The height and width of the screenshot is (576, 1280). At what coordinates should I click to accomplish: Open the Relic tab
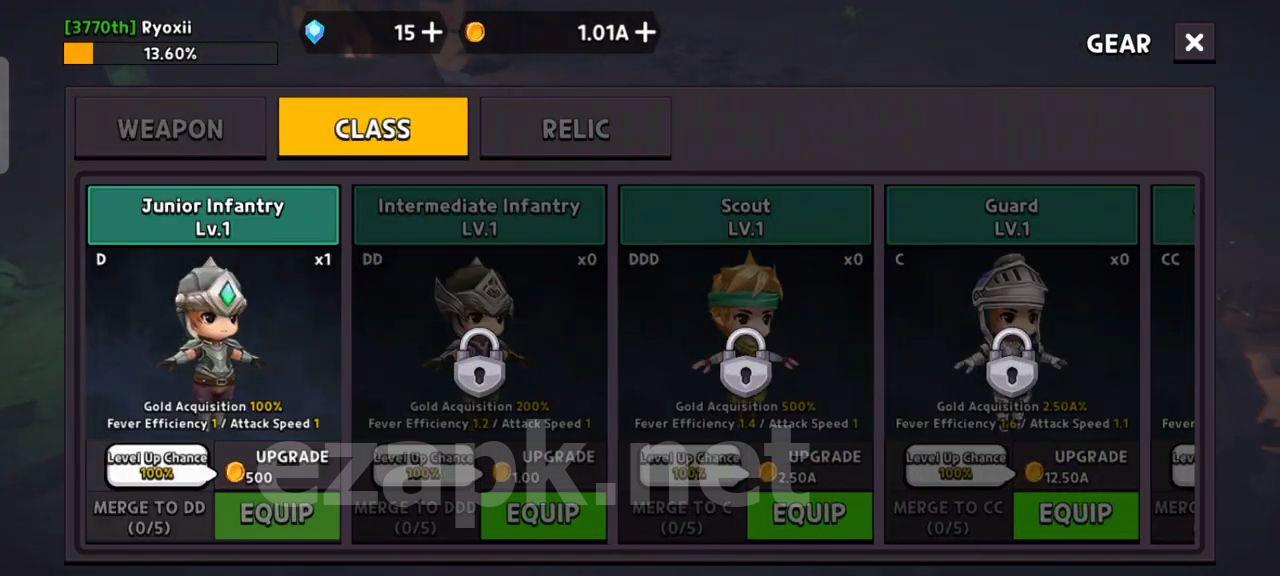575,128
